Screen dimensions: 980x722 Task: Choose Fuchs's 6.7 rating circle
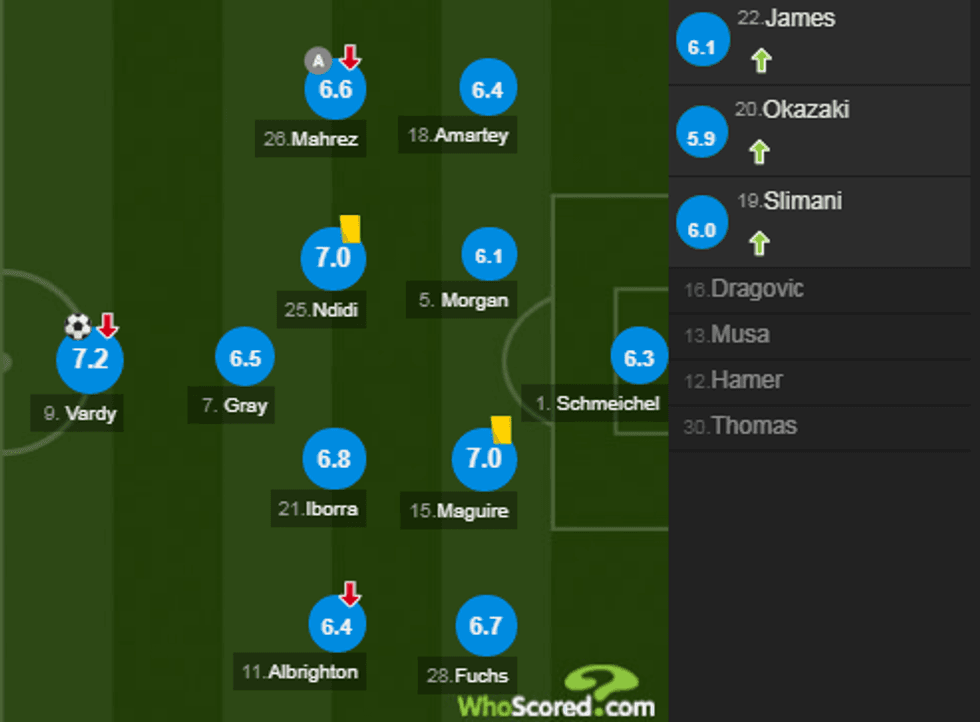[485, 626]
